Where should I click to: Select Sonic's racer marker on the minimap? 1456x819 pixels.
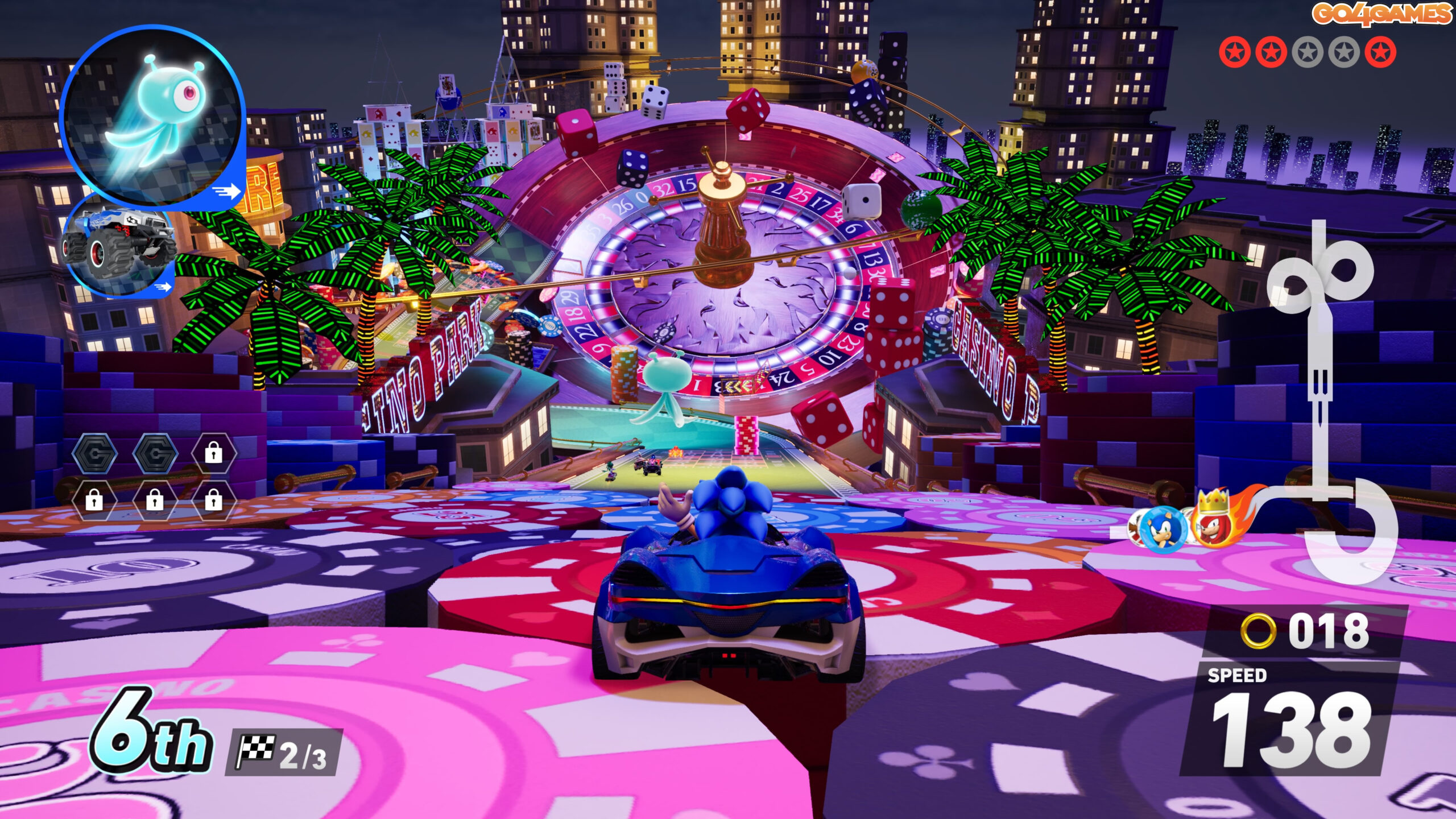1159,529
